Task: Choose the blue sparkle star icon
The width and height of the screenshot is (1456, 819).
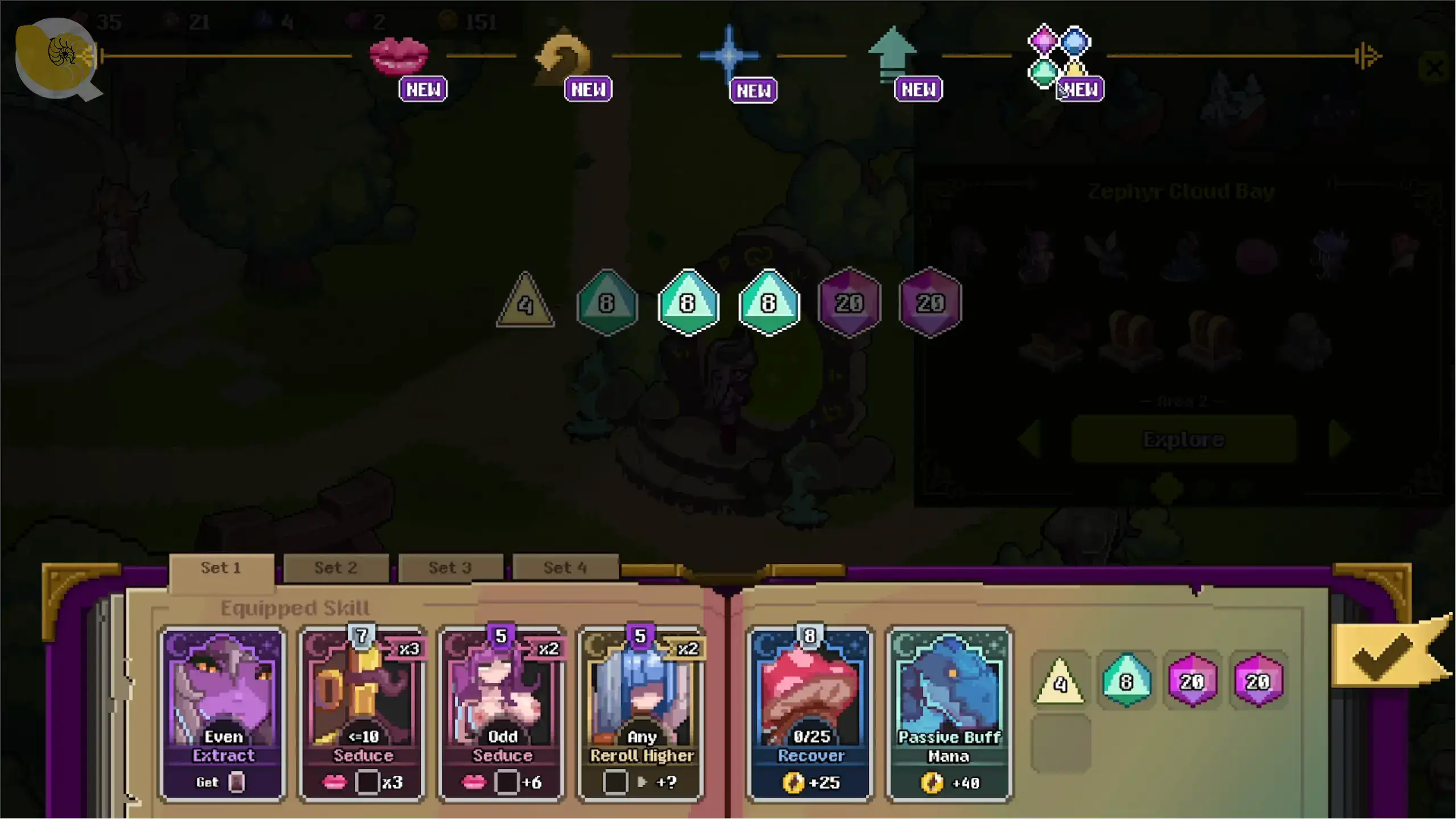Action: [729, 55]
